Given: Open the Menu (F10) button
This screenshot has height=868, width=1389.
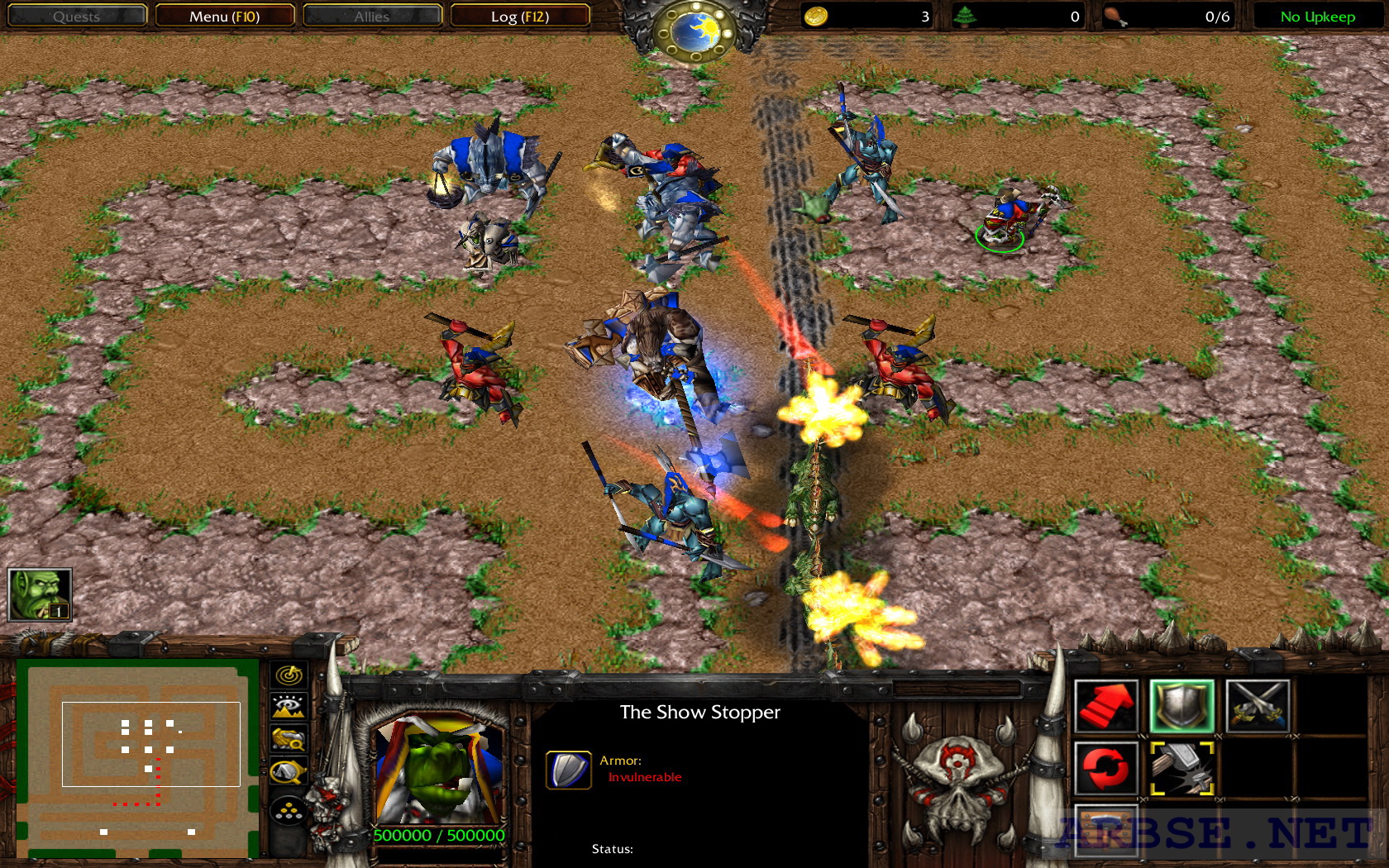Looking at the screenshot, I should [224, 17].
